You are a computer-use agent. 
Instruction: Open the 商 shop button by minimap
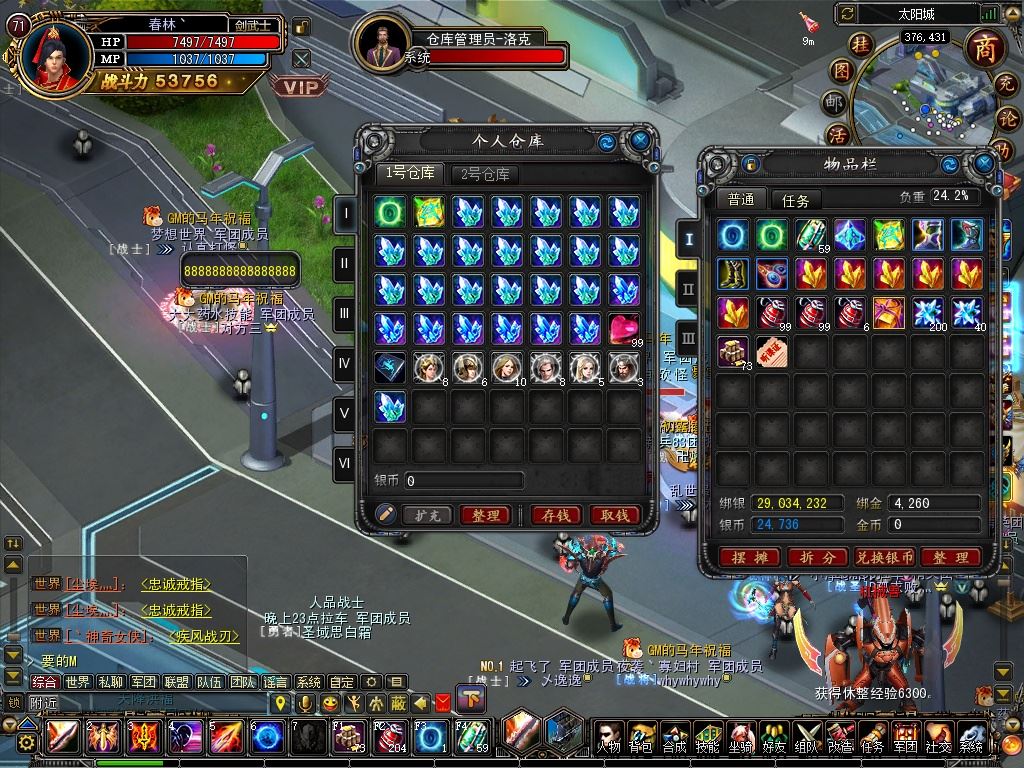[985, 49]
